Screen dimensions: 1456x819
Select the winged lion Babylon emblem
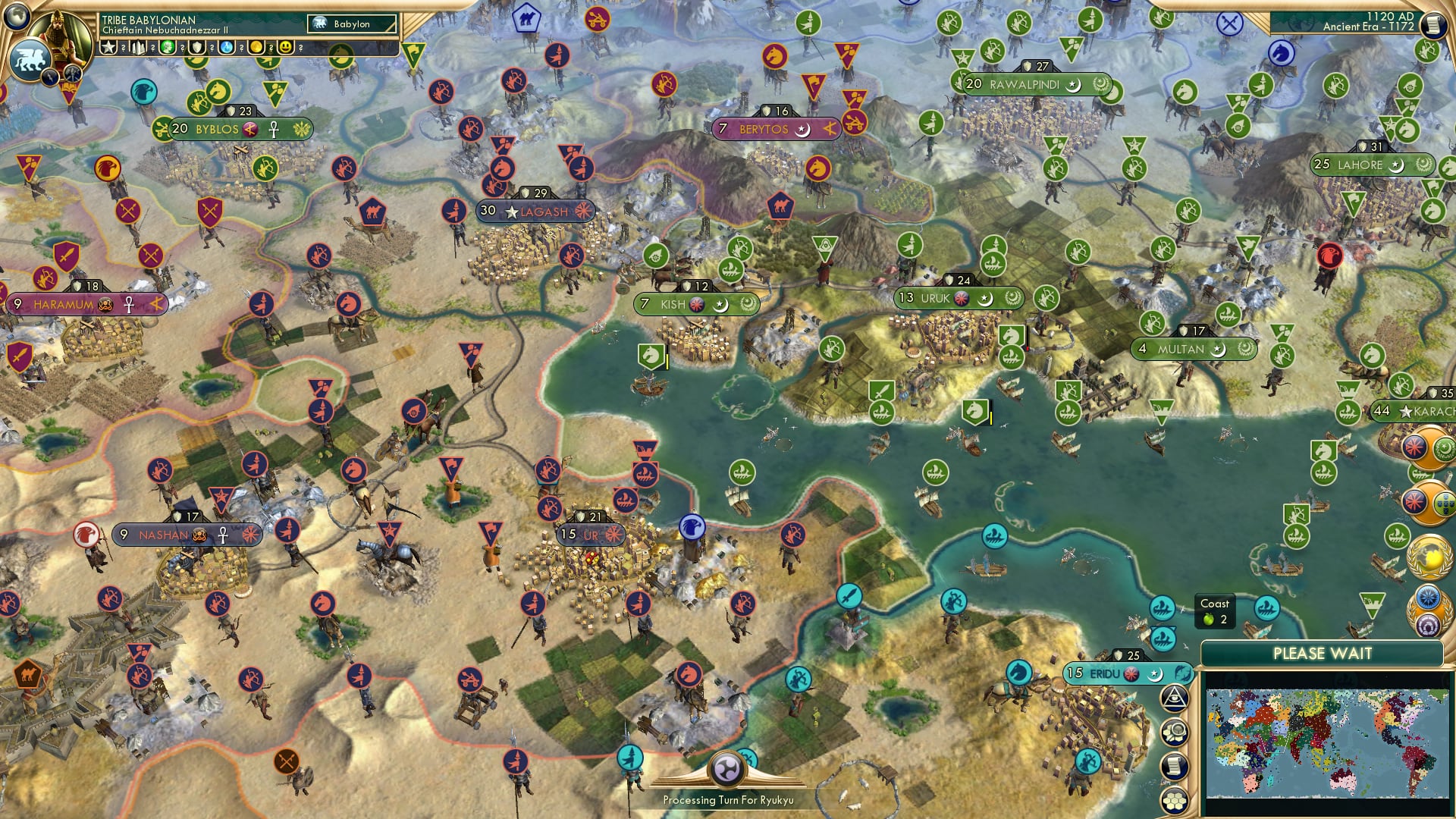click(x=30, y=58)
